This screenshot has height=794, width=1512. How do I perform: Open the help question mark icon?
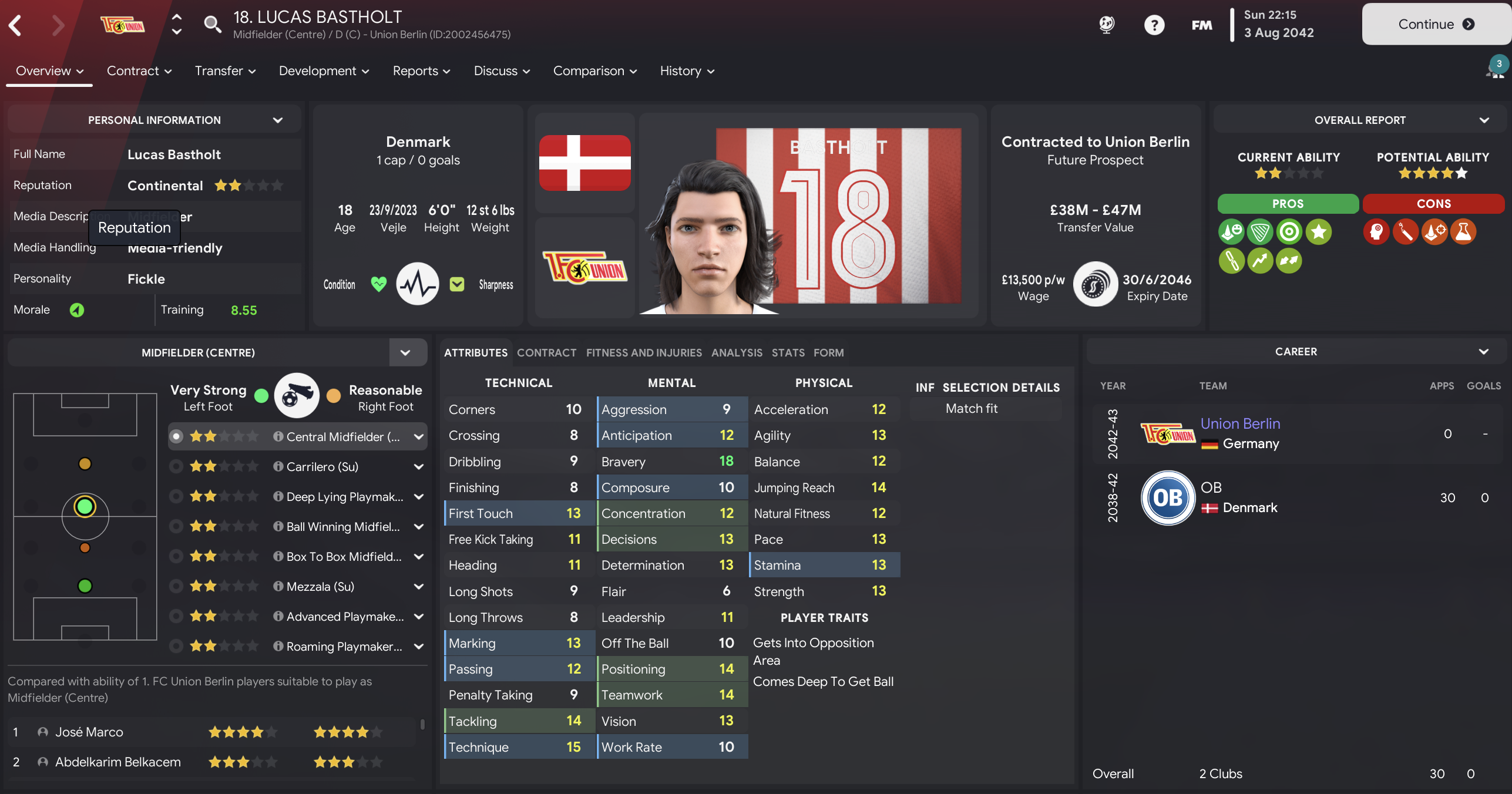[x=1154, y=25]
